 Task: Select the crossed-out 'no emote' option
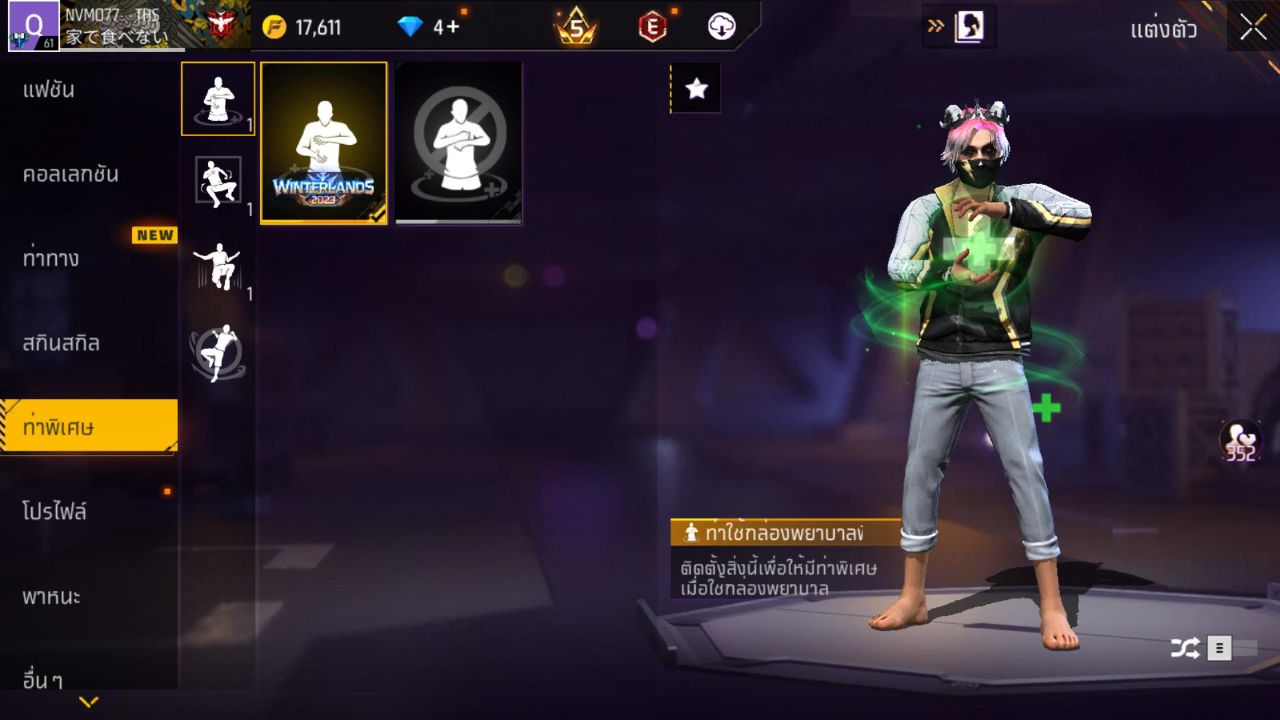pyautogui.click(x=457, y=143)
